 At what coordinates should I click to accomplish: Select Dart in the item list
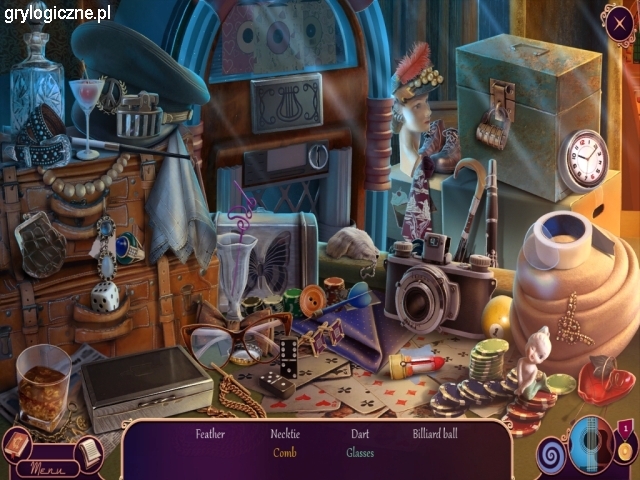pyautogui.click(x=360, y=434)
